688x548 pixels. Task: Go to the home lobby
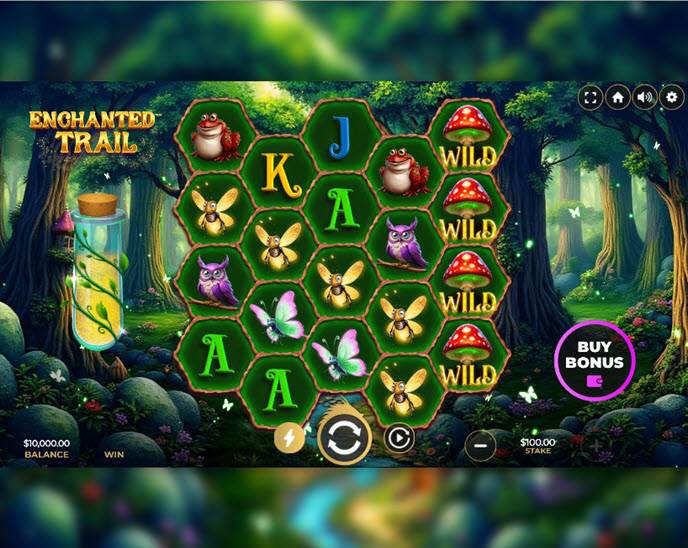[618, 97]
